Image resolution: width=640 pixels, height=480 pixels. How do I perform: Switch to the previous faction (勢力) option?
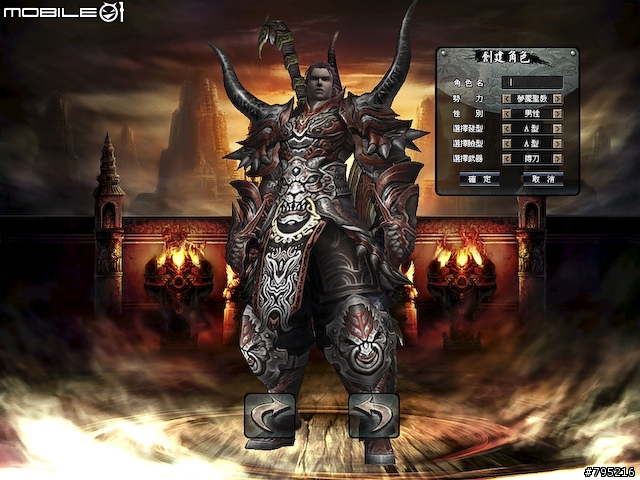point(506,98)
